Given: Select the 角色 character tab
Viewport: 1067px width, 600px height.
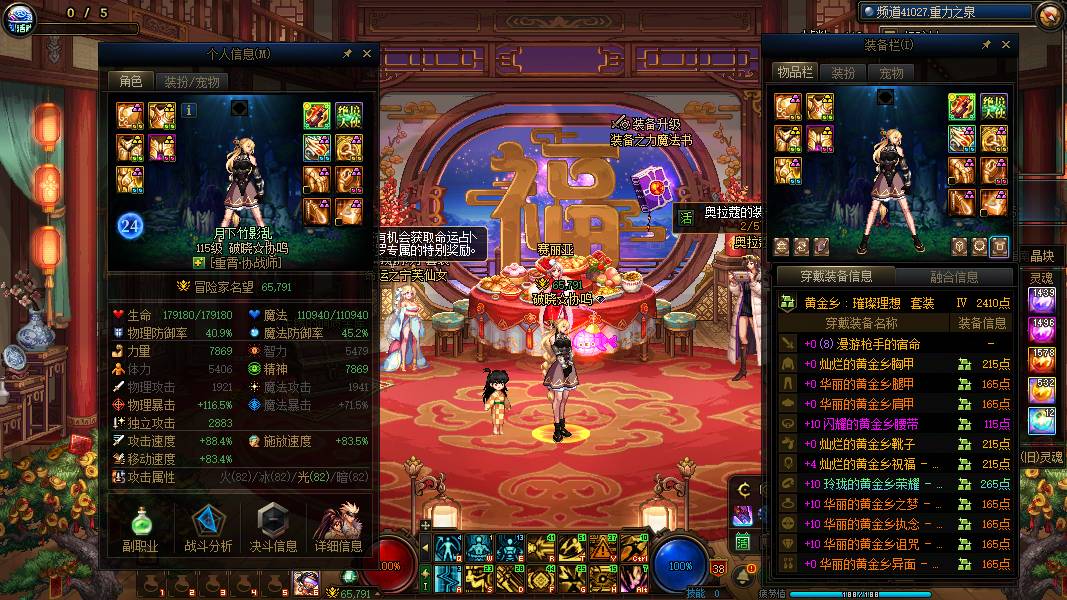Looking at the screenshot, I should click(x=131, y=82).
